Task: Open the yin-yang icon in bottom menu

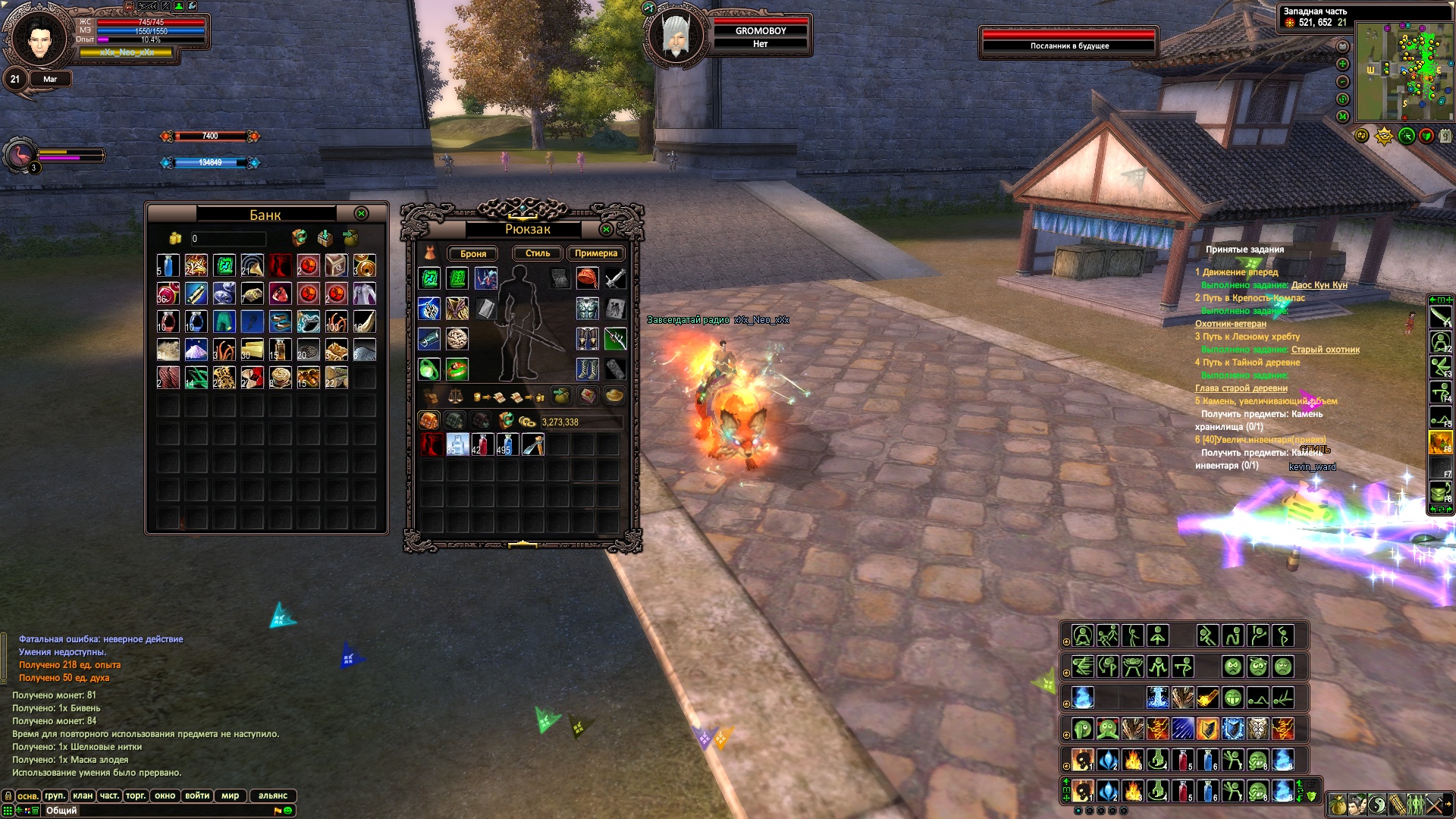Action: [x=1377, y=805]
